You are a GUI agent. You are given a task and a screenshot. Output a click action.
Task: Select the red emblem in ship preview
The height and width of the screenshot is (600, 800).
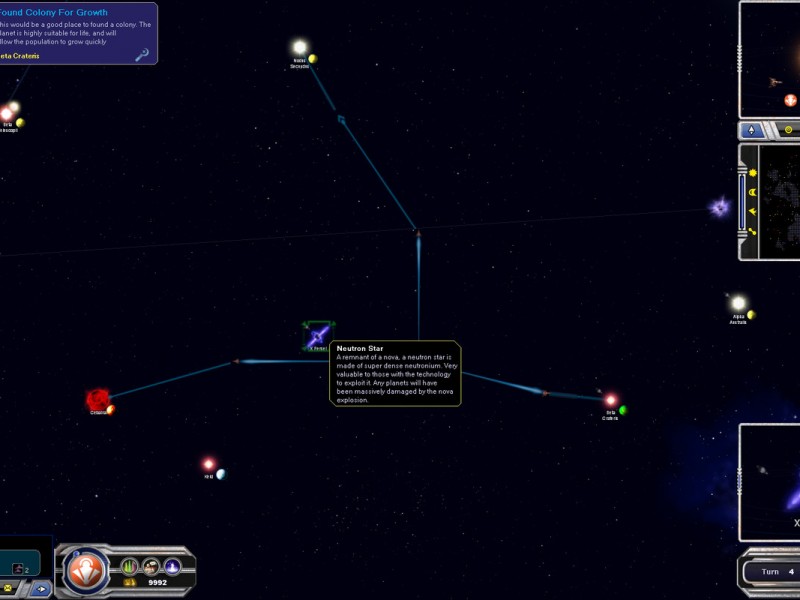coord(790,101)
